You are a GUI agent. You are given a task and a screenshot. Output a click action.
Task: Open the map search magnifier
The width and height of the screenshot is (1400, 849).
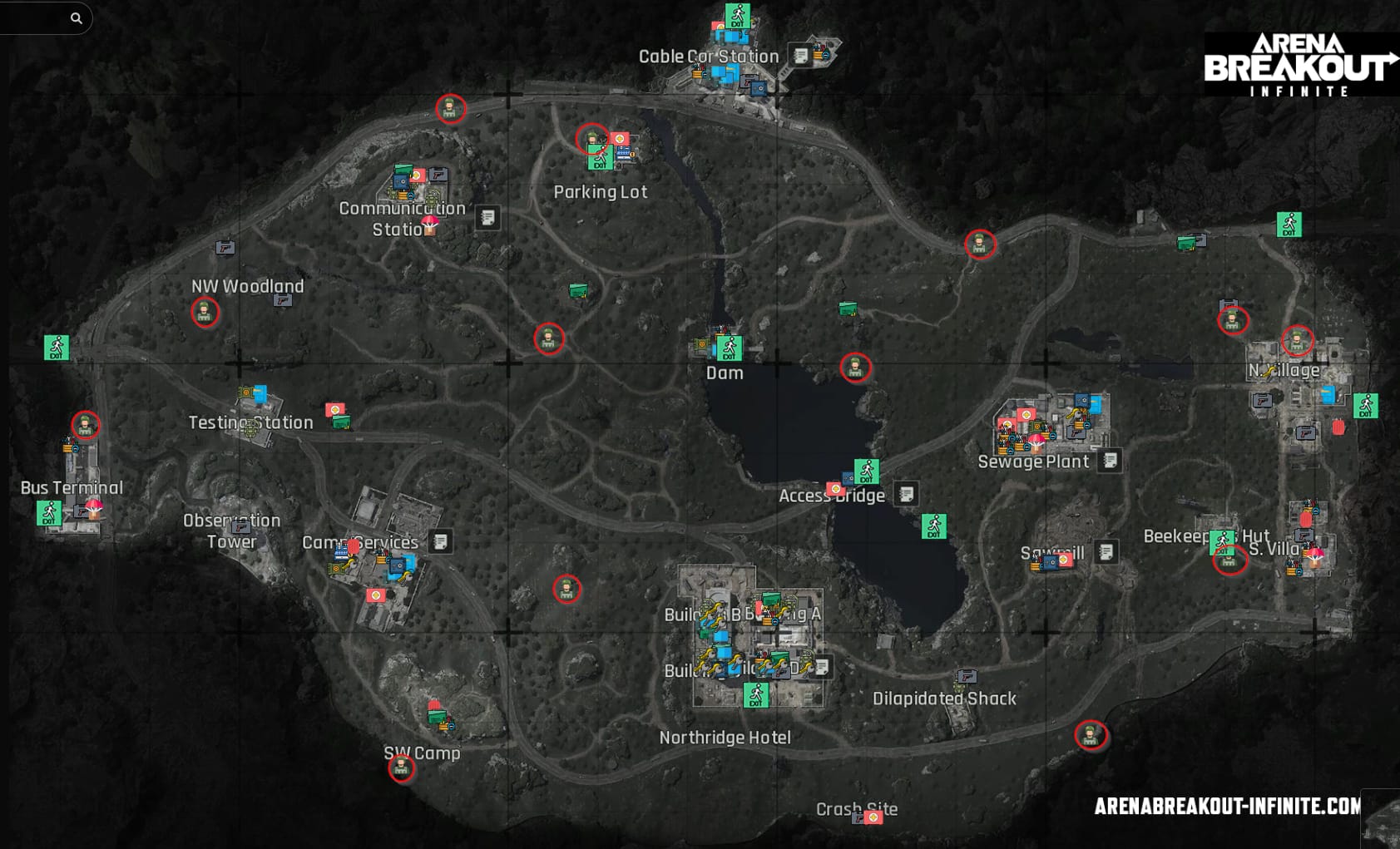[x=76, y=18]
